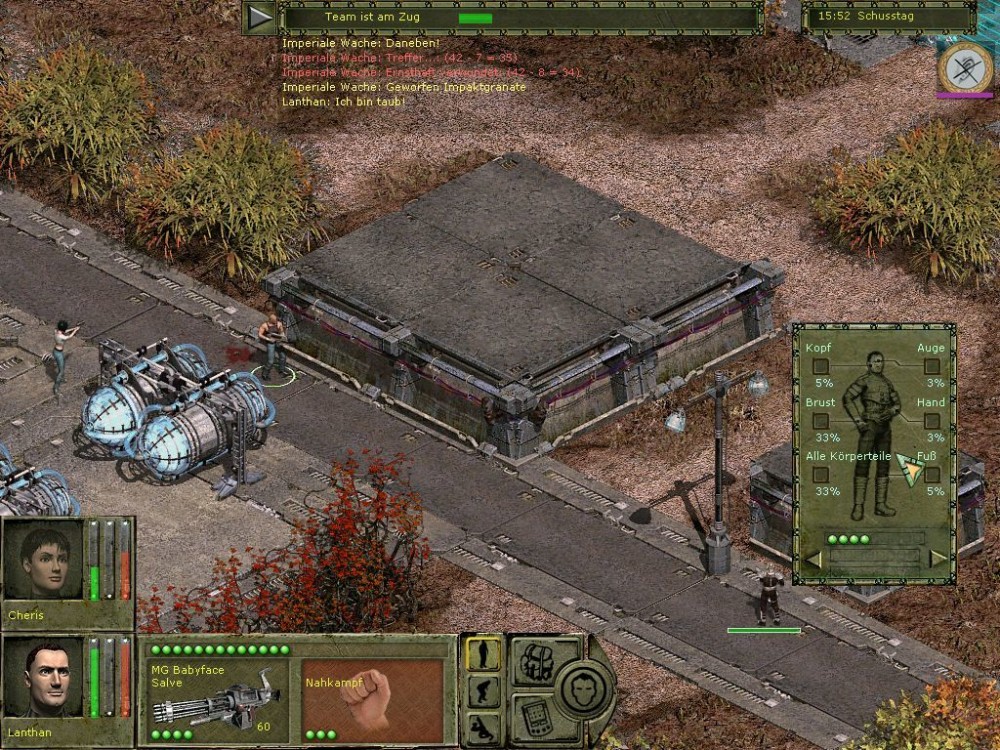Choose Alle Körperteile targeting option
Image resolution: width=1000 pixels, height=750 pixels.
820,475
